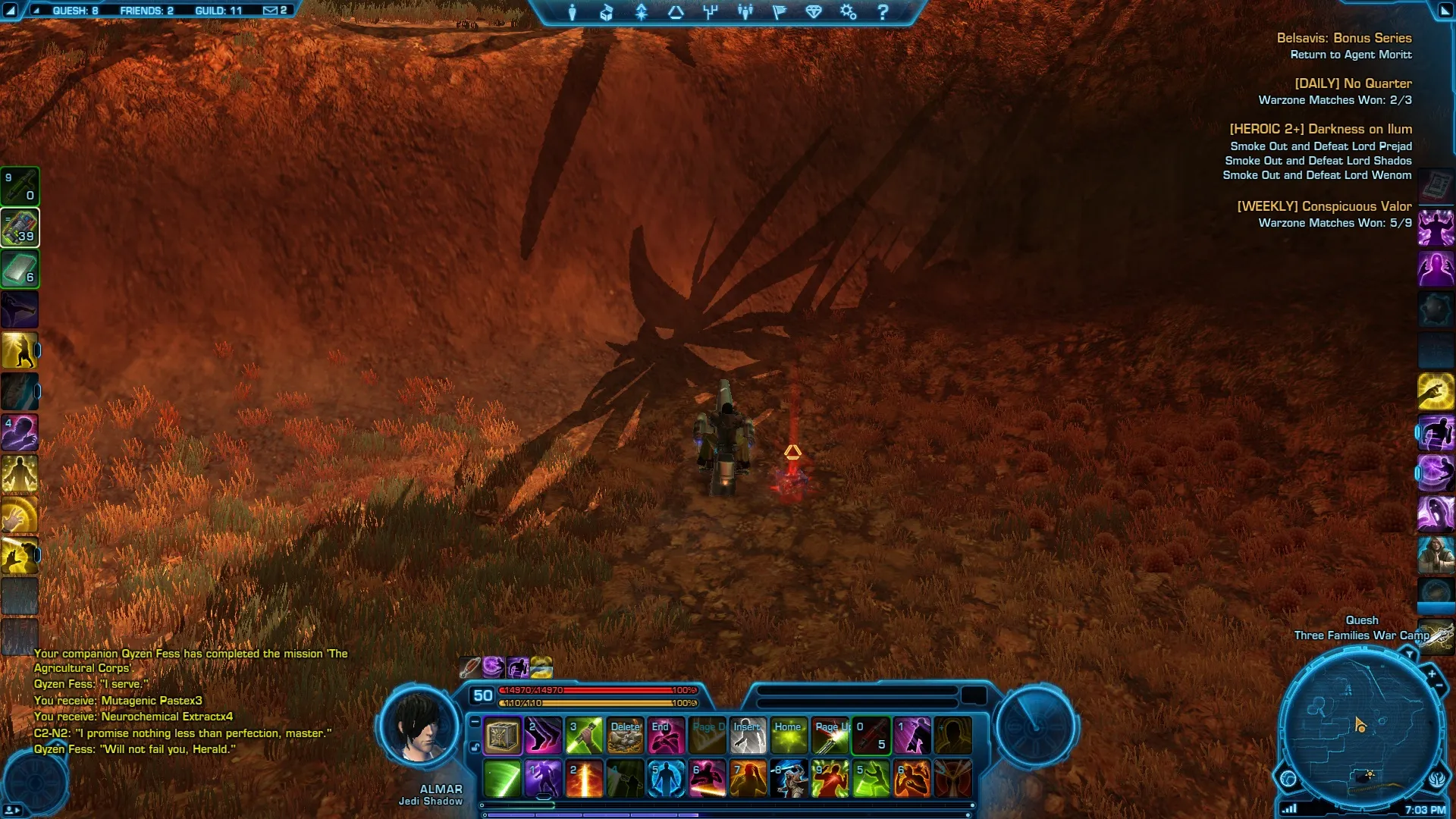Use the crate item in the hotbar
This screenshot has height=819, width=1456.
[x=502, y=736]
